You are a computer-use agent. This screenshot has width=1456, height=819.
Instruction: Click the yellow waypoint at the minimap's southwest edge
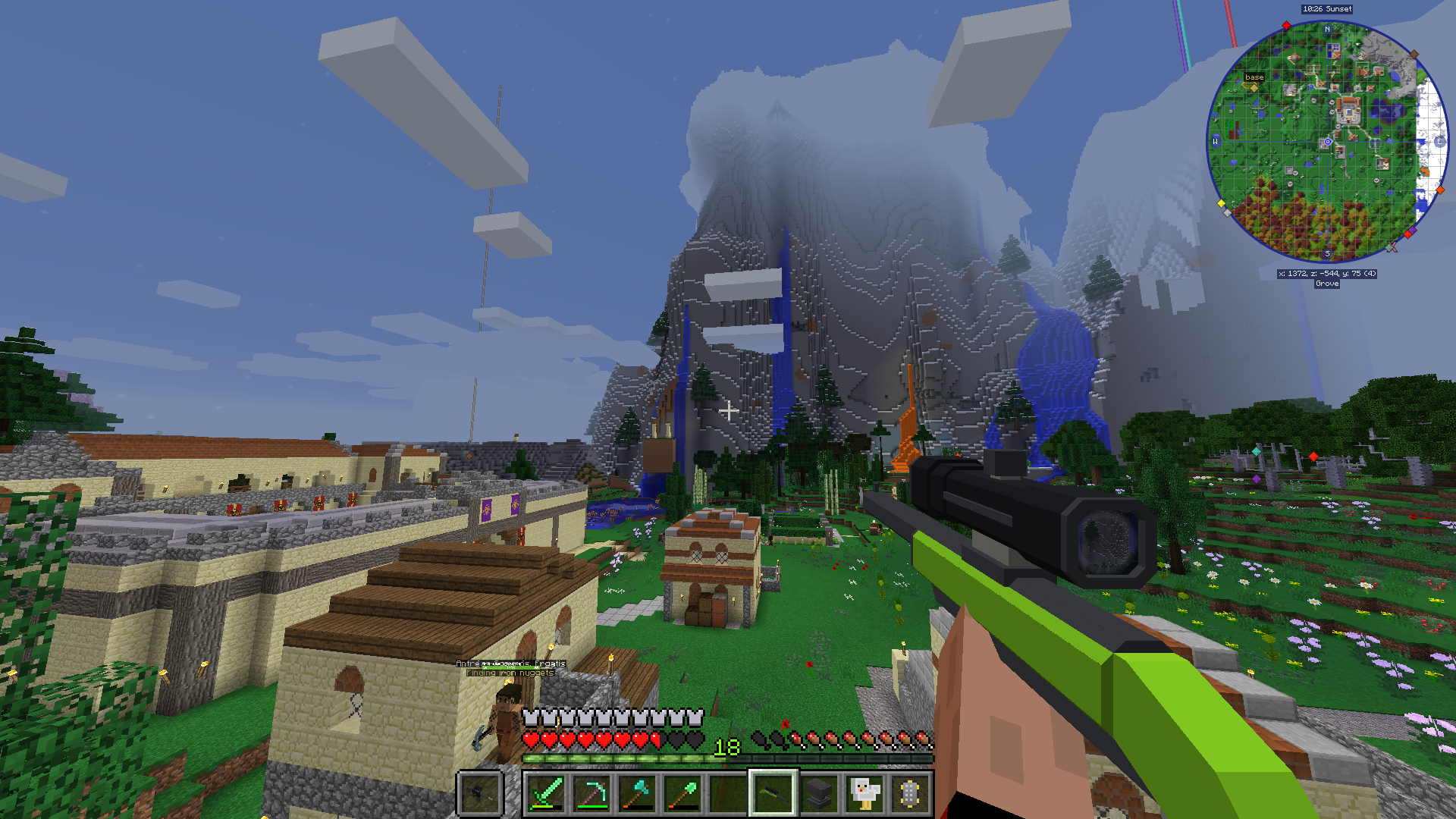1221,202
